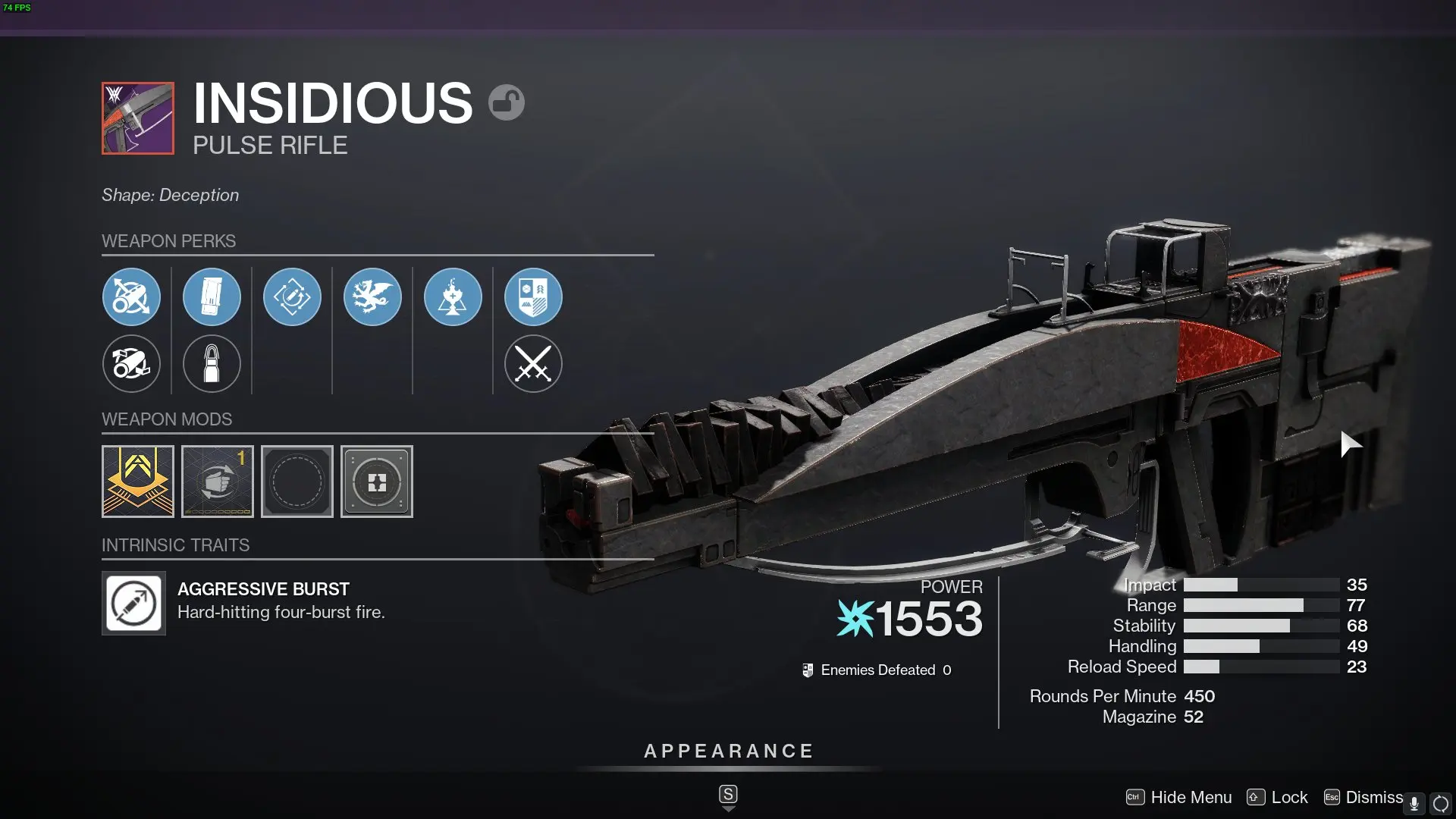Expand the Appearance section

click(x=727, y=751)
